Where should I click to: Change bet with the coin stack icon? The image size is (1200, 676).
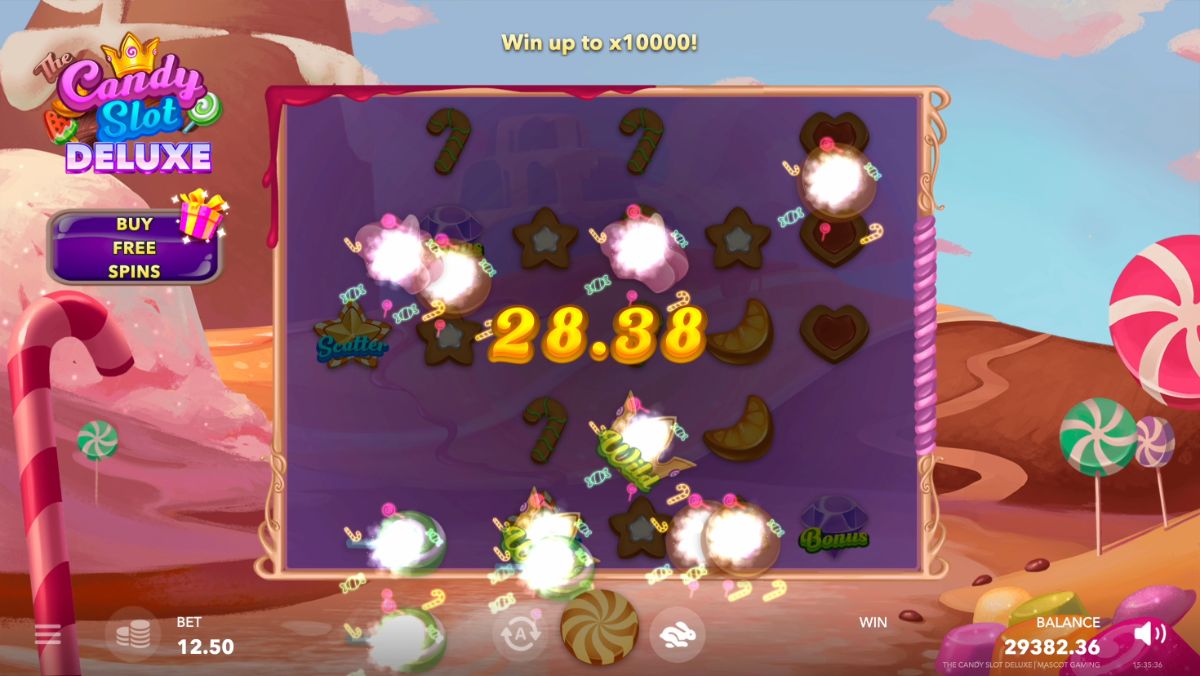(133, 635)
